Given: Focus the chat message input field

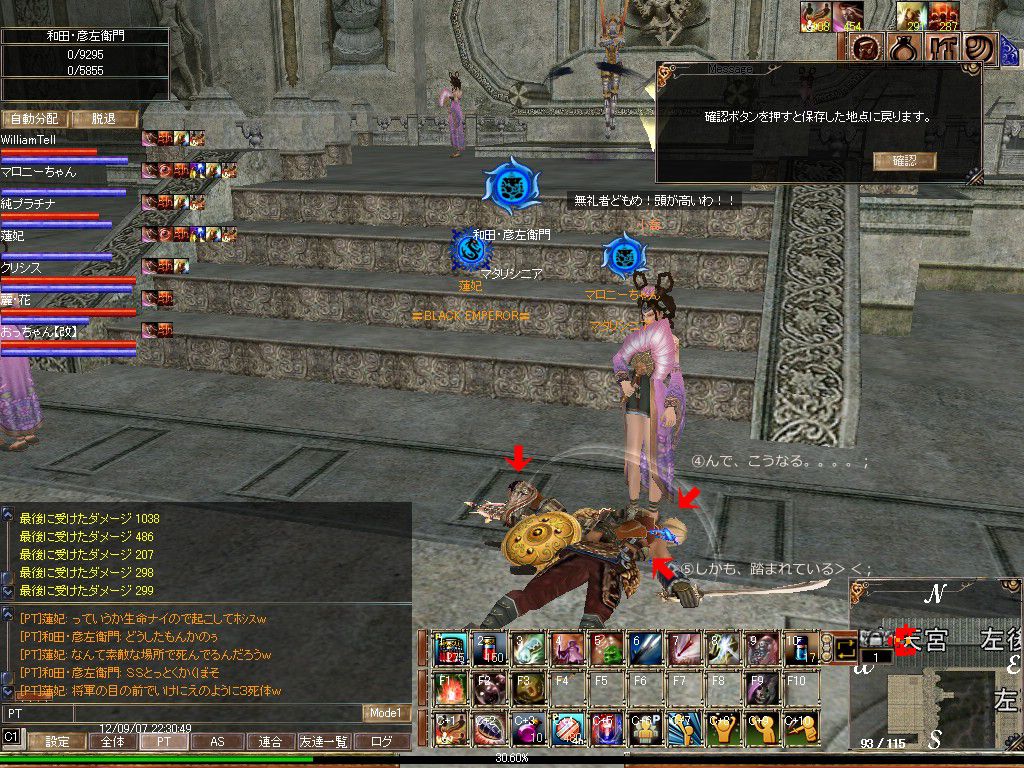Looking at the screenshot, I should (180, 714).
